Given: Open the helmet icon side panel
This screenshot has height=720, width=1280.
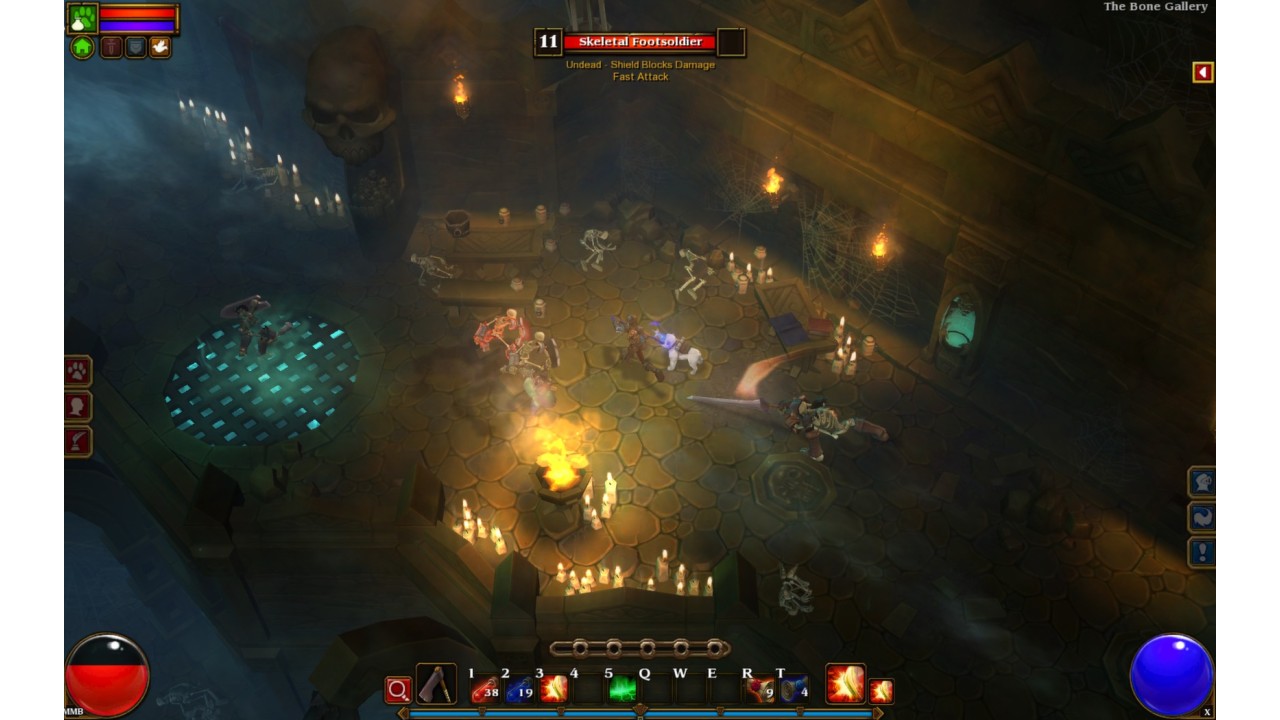Looking at the screenshot, I should pos(1202,482).
